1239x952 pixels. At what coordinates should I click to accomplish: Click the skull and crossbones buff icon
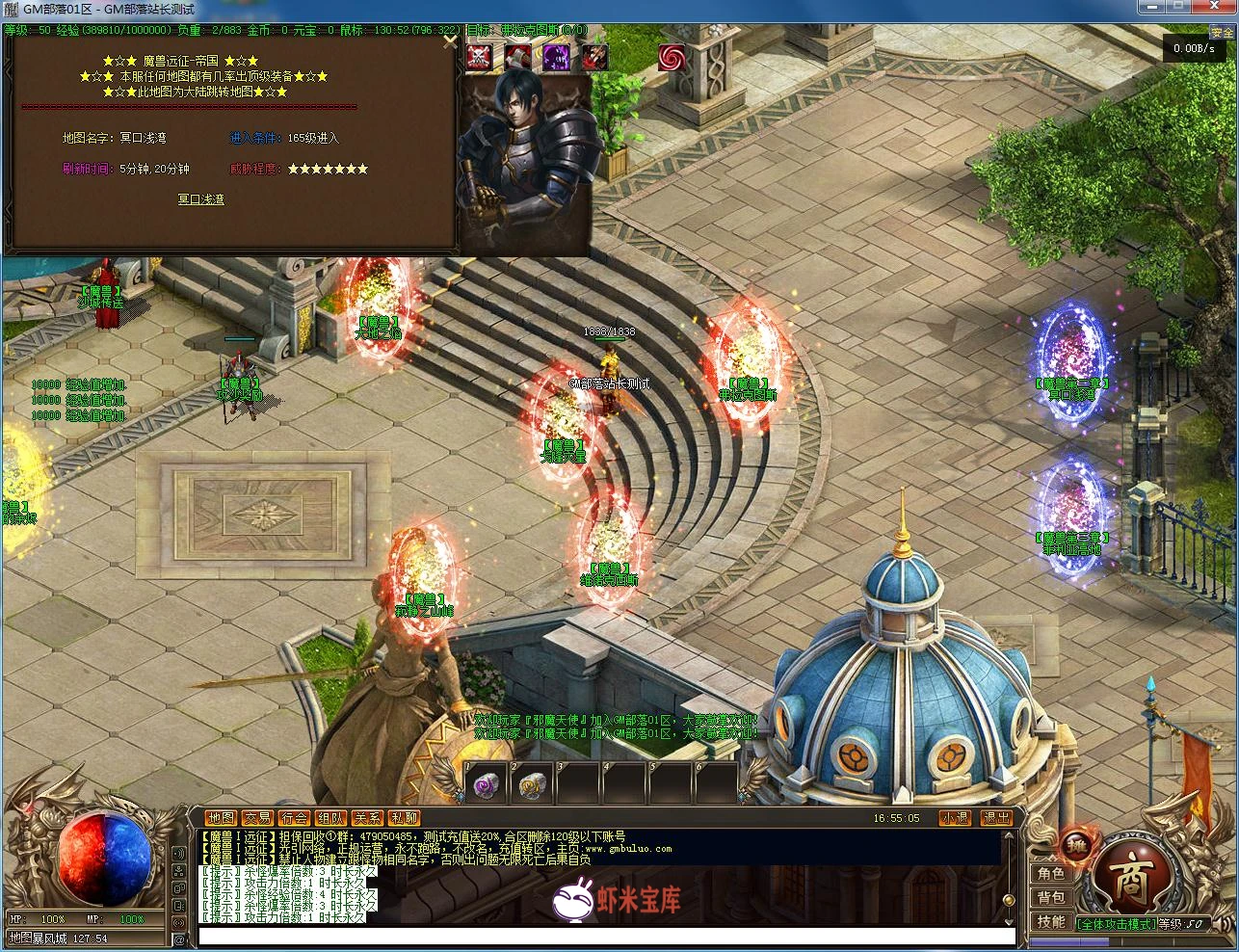479,57
